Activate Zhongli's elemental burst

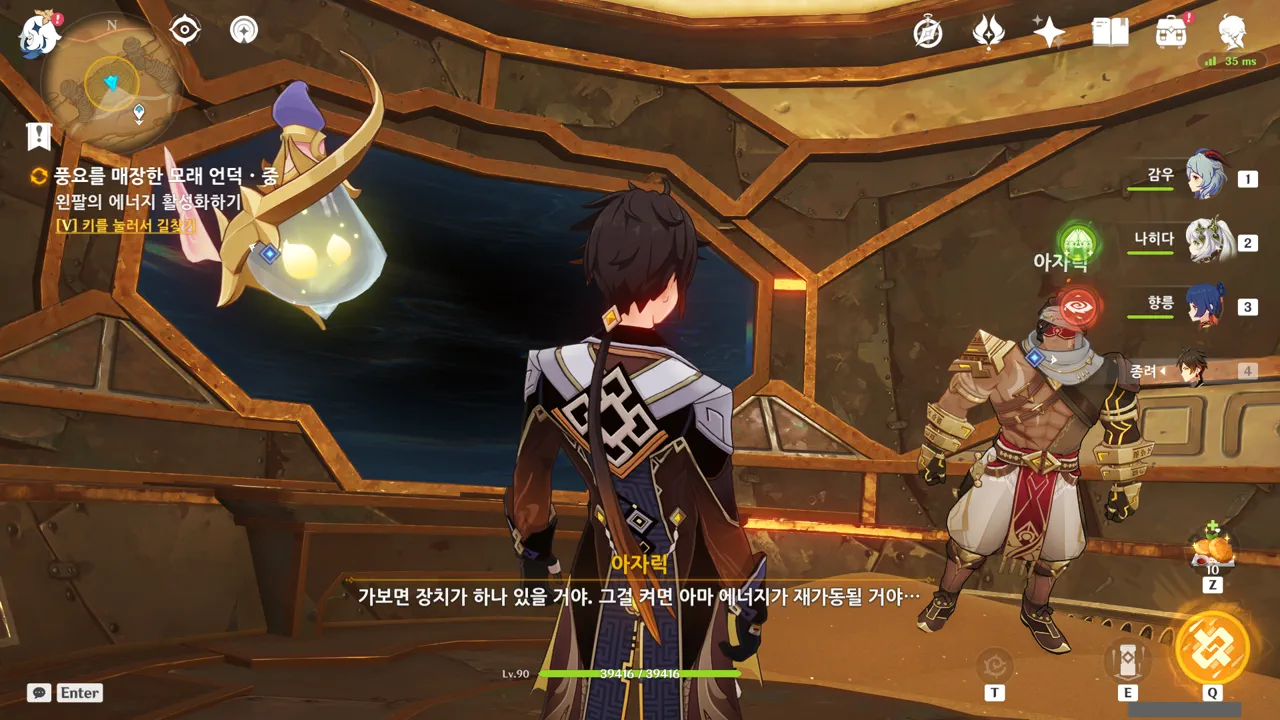tap(1212, 648)
